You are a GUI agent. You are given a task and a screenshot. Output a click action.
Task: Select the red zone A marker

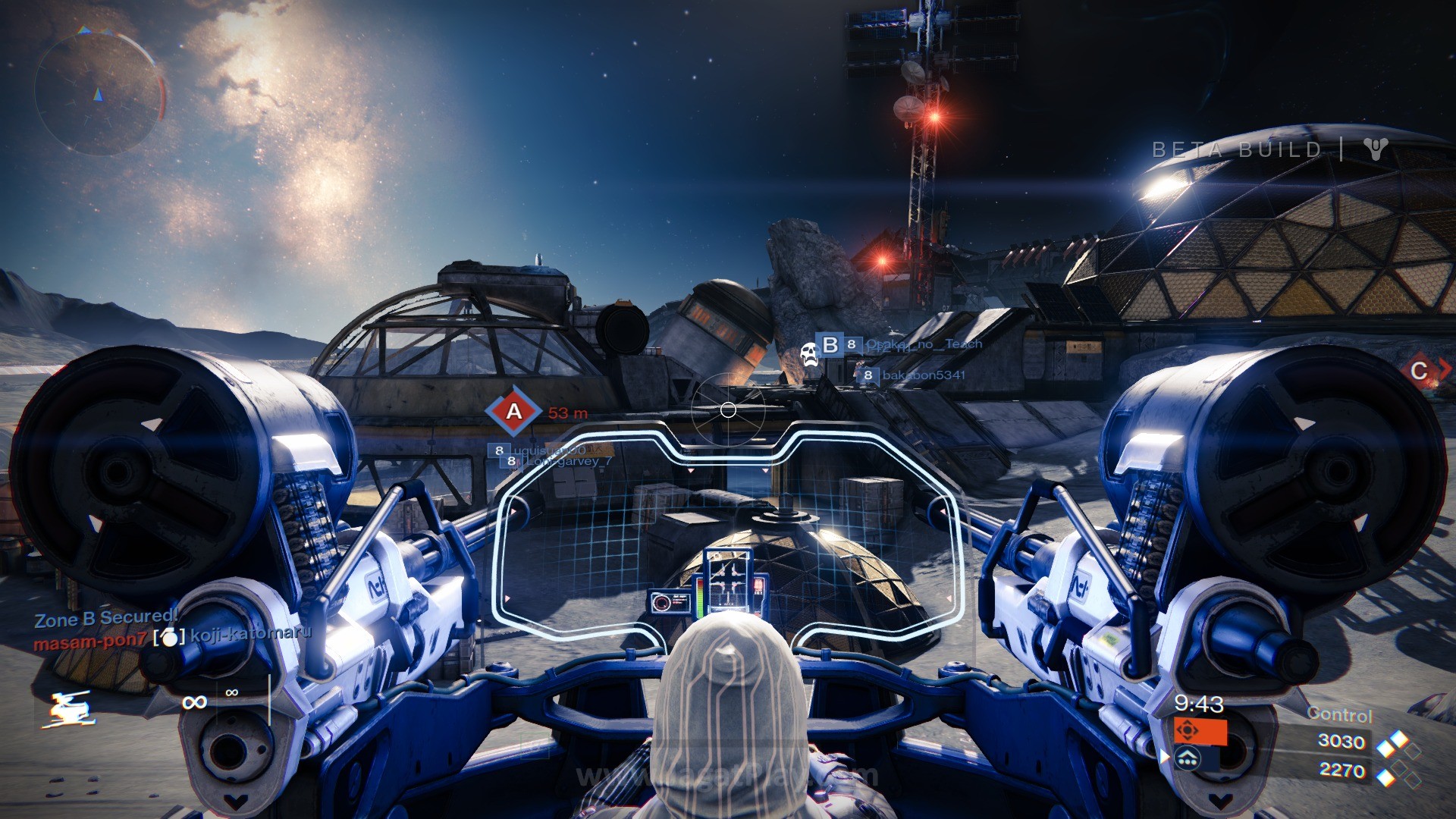[x=514, y=412]
